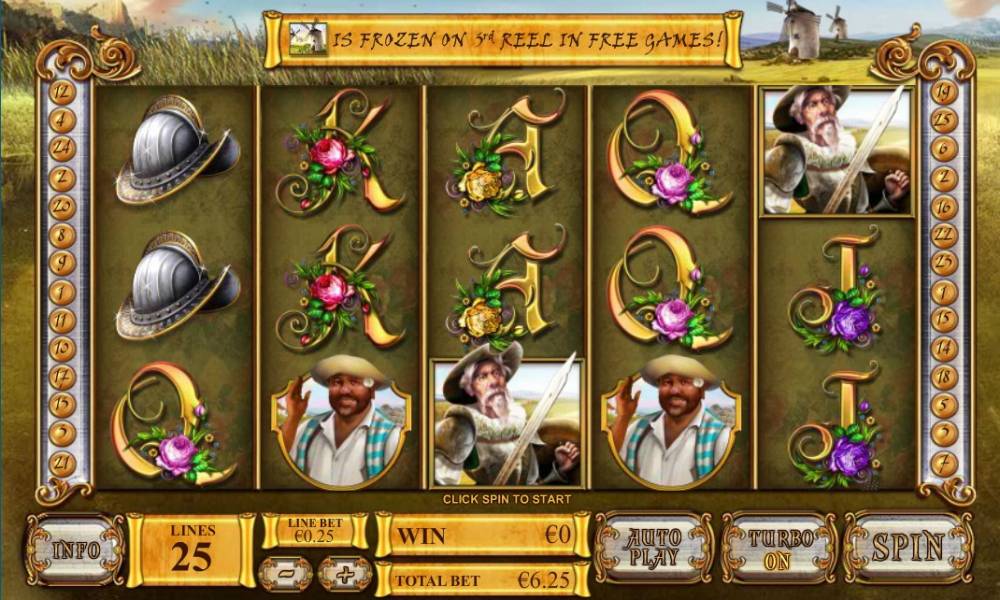Open the Auto Play options
1000x600 pixels.
654,547
